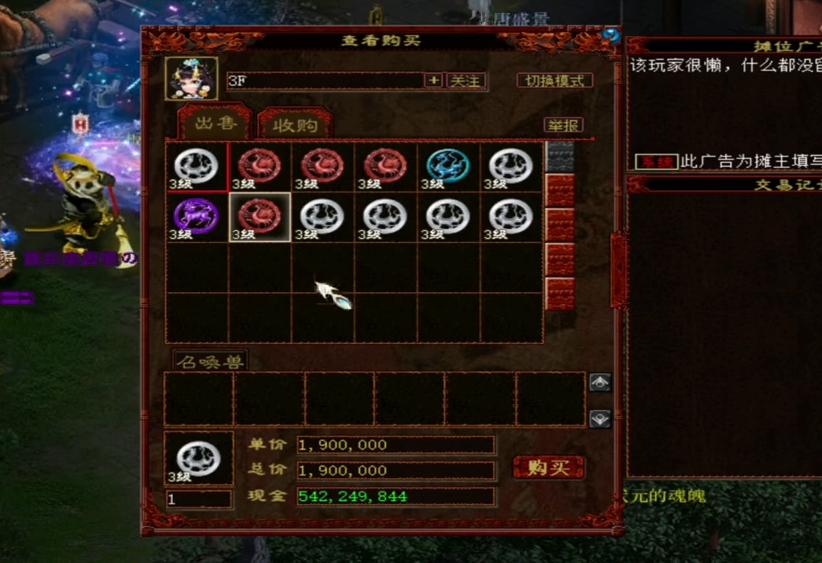Click the seller's avatar portrait
The image size is (822, 563).
pyautogui.click(x=191, y=79)
